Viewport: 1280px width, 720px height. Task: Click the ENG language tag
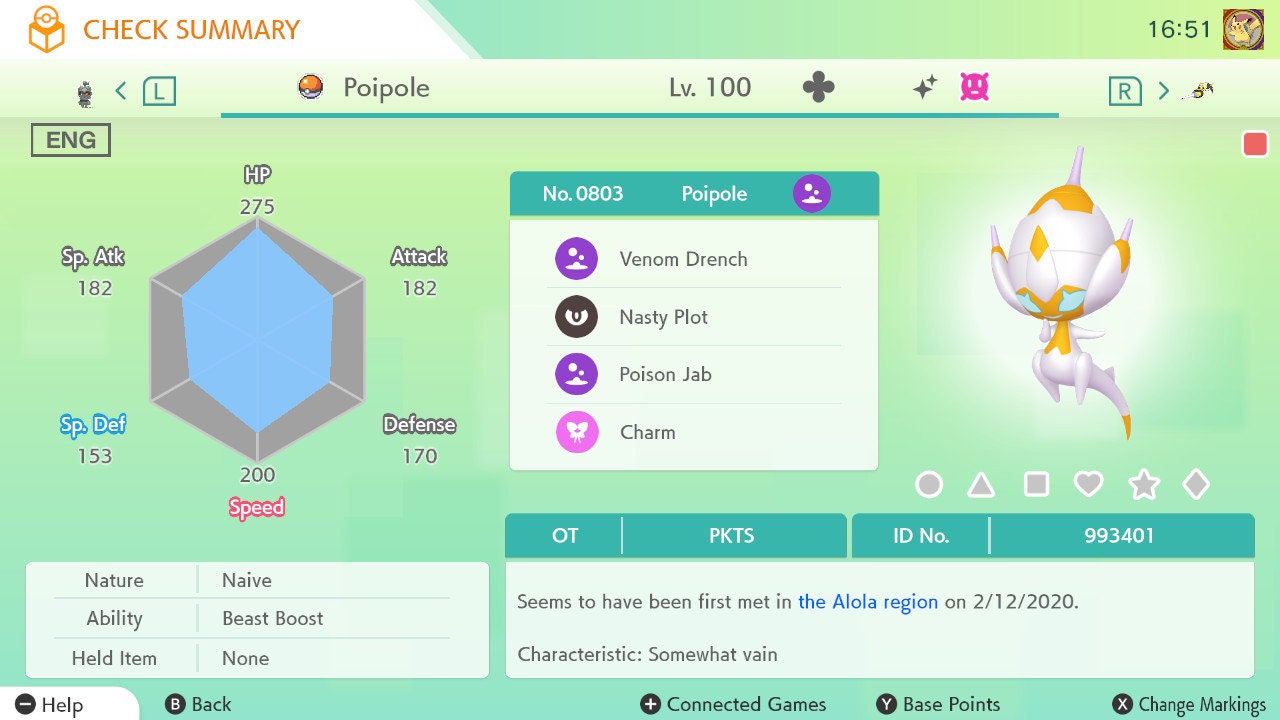[x=71, y=141]
